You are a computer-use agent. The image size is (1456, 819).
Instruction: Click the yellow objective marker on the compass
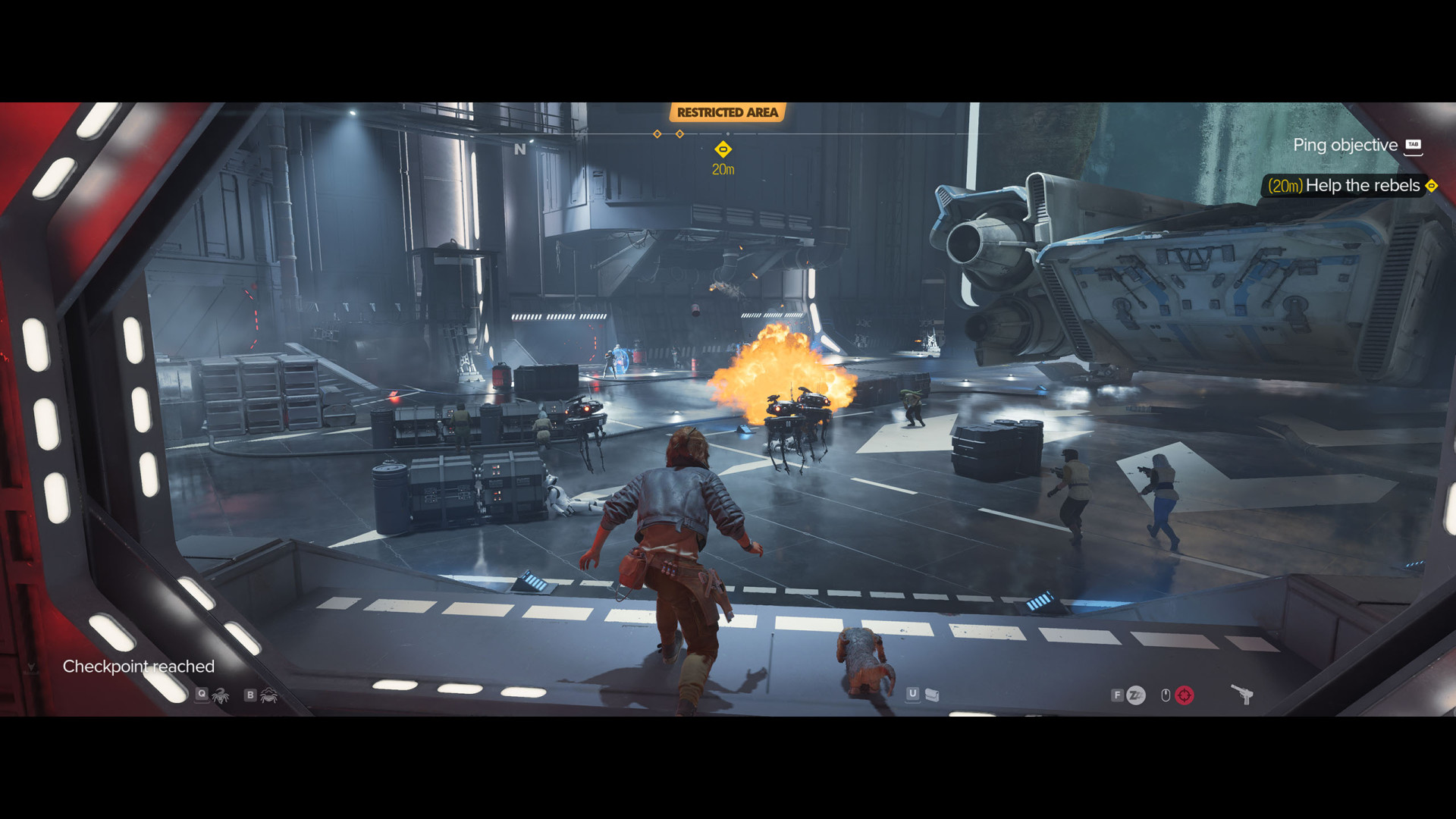[723, 149]
